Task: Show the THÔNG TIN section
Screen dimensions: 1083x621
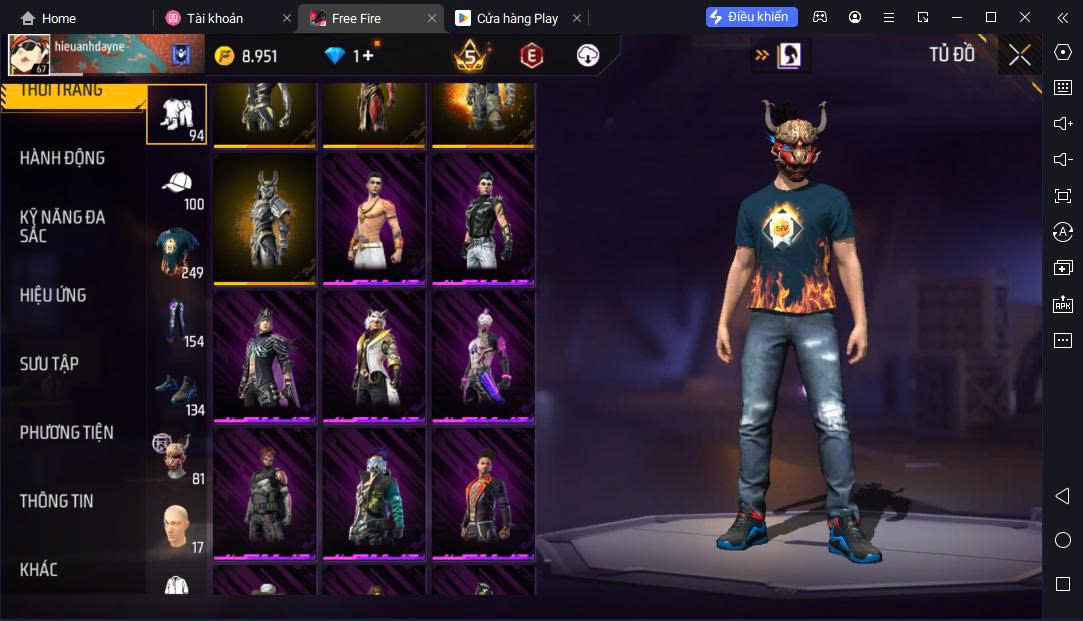Action: click(56, 501)
